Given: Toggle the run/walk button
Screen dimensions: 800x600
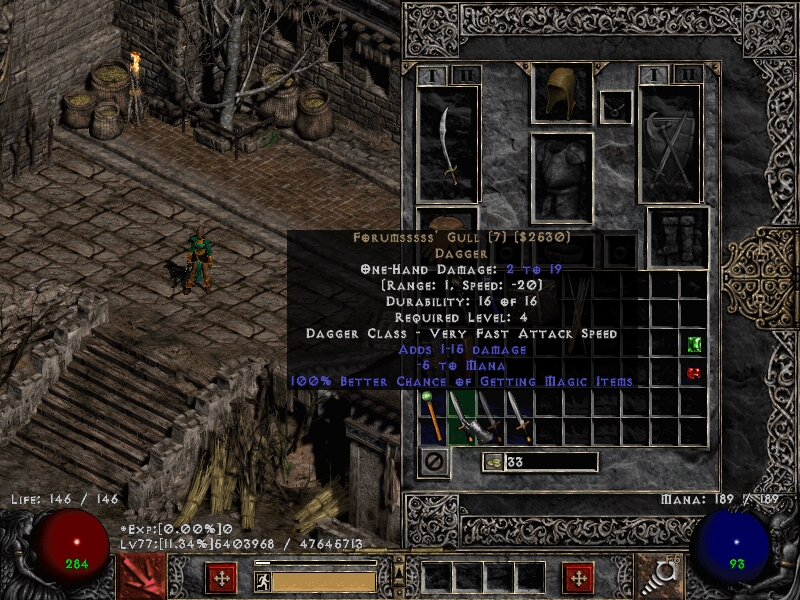Looking at the screenshot, I should coord(262,581).
